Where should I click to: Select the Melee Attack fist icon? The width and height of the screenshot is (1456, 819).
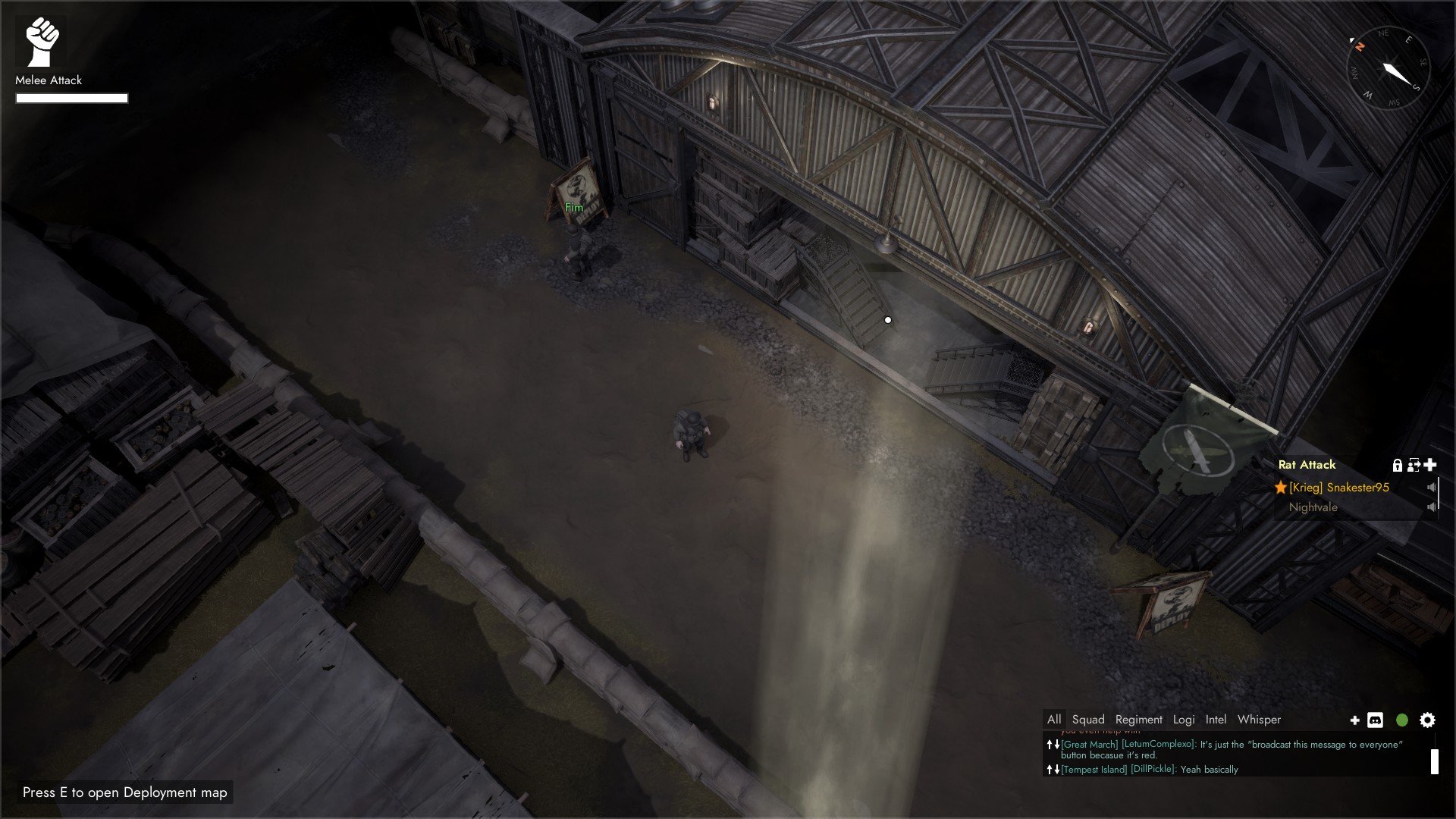coord(42,42)
